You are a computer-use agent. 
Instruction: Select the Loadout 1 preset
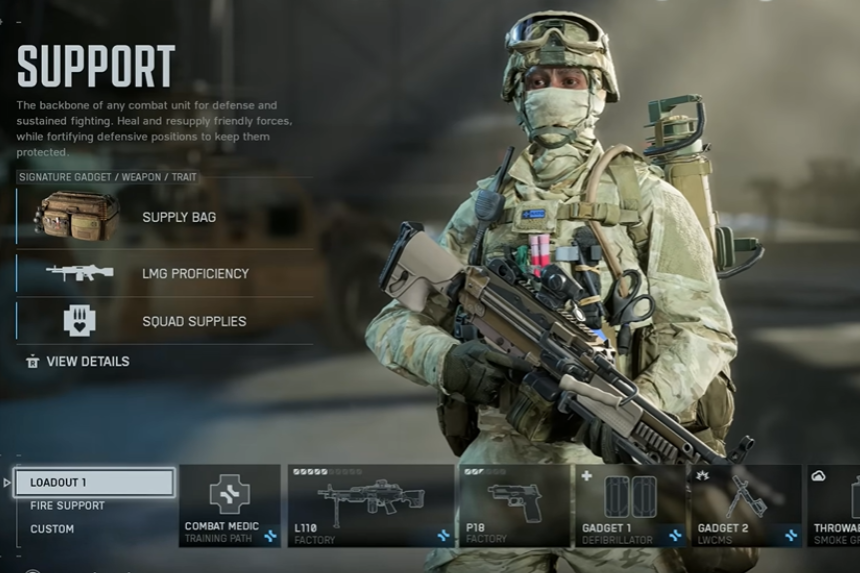pos(94,483)
